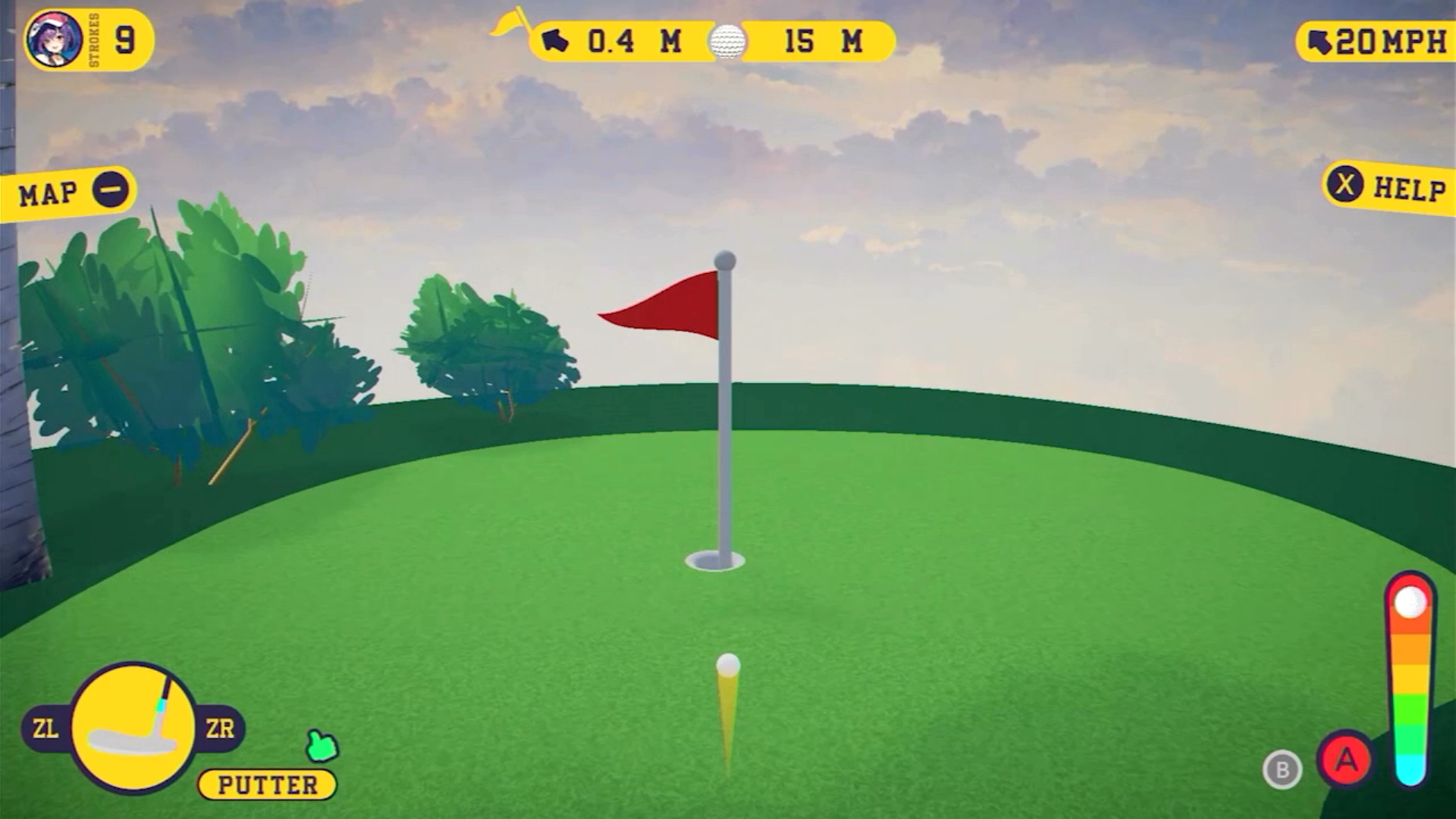
Task: Select the putter club icon
Action: (133, 728)
